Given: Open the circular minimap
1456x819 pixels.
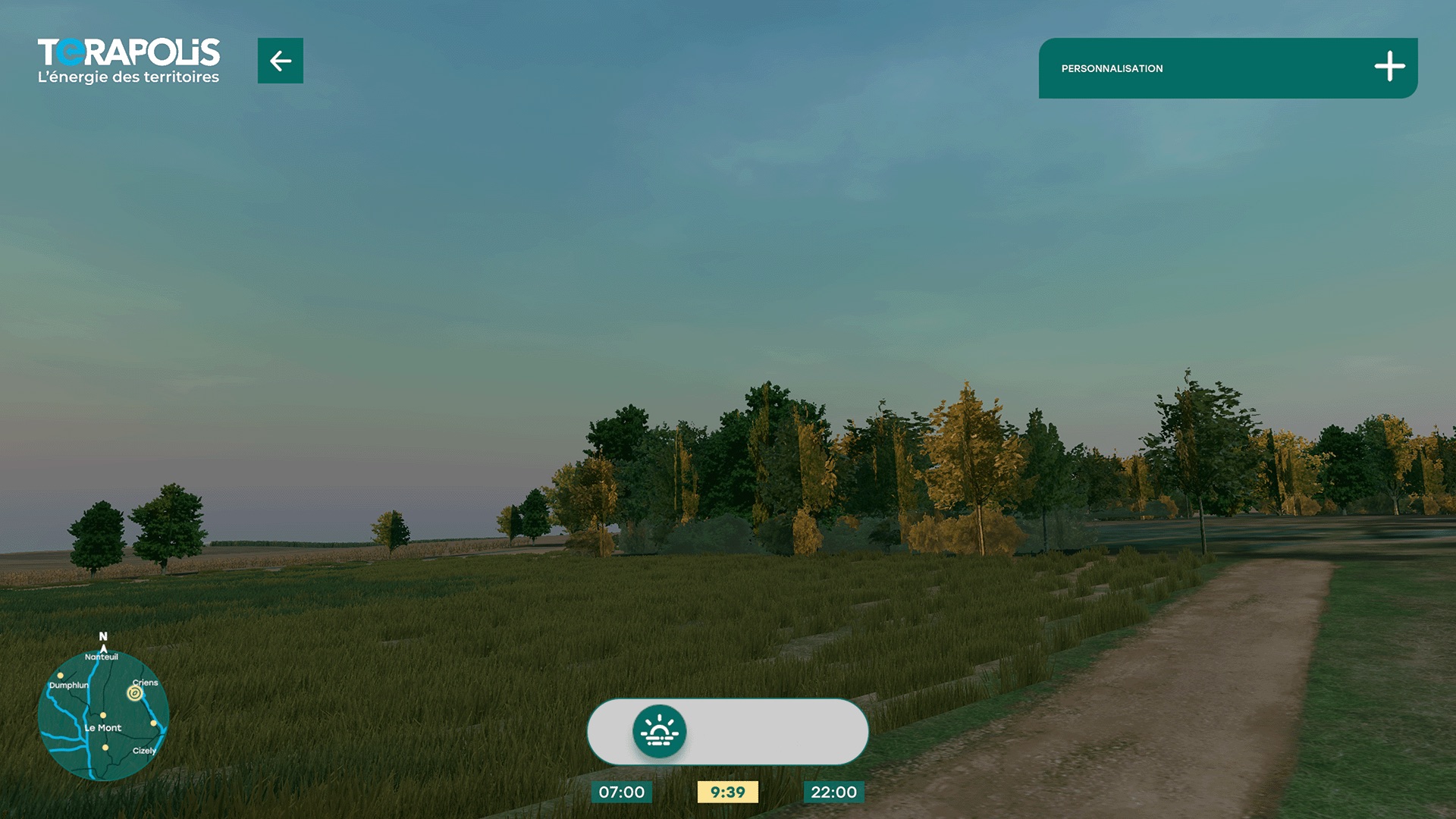Looking at the screenshot, I should pos(103,715).
